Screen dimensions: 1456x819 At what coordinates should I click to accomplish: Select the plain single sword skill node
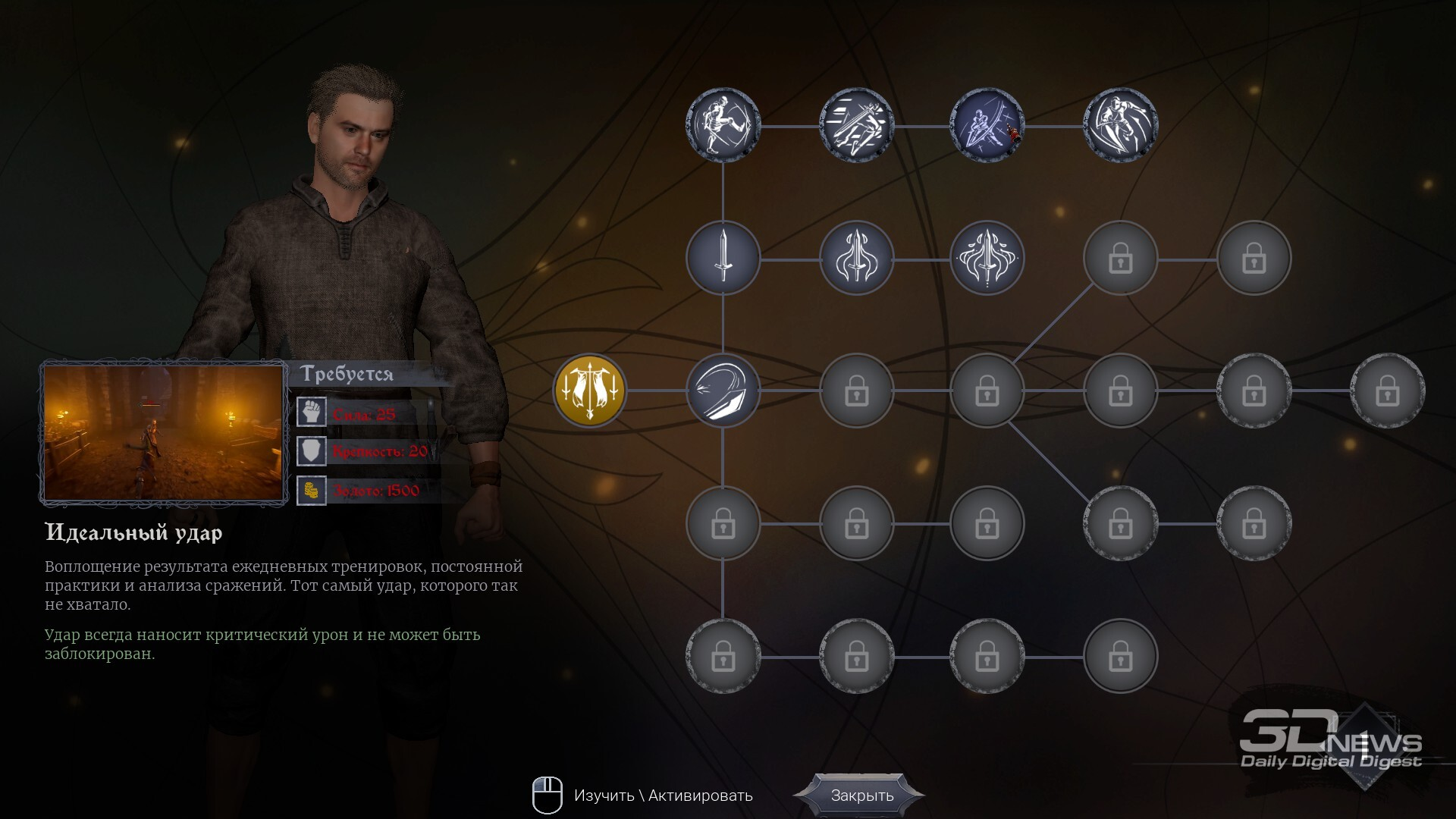pyautogui.click(x=723, y=258)
